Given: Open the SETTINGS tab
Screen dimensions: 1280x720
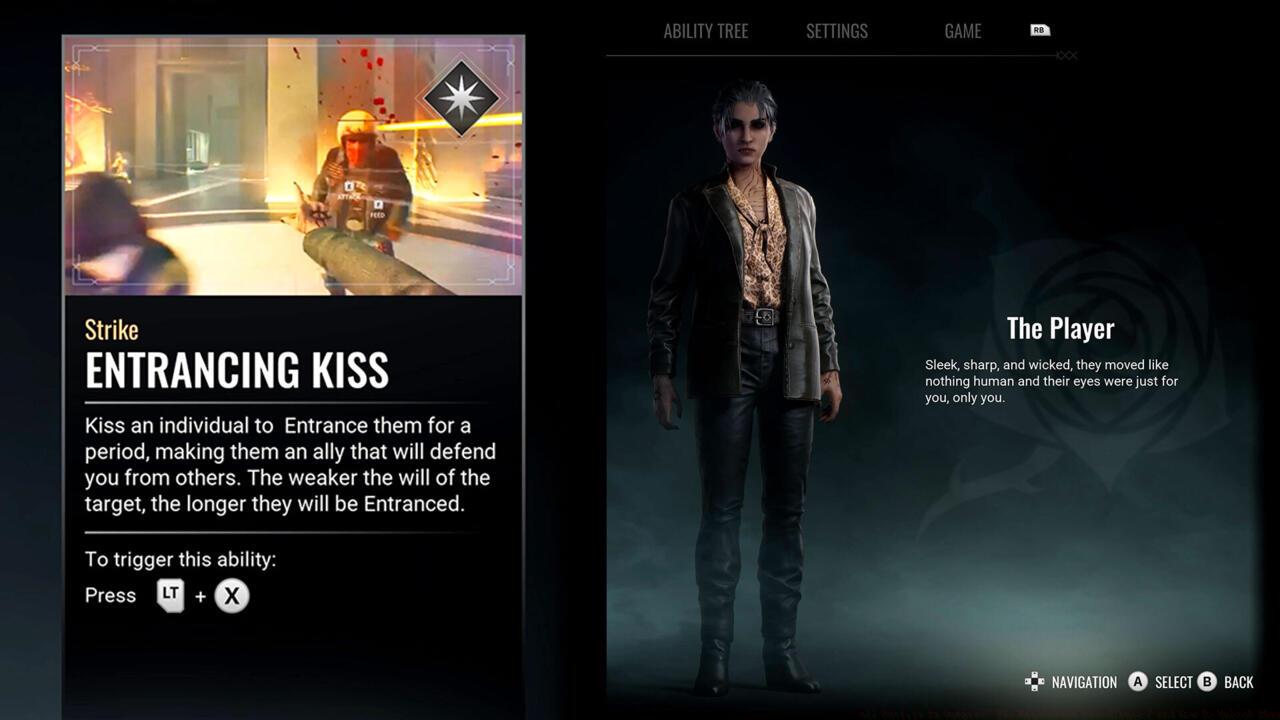Looking at the screenshot, I should [x=836, y=31].
